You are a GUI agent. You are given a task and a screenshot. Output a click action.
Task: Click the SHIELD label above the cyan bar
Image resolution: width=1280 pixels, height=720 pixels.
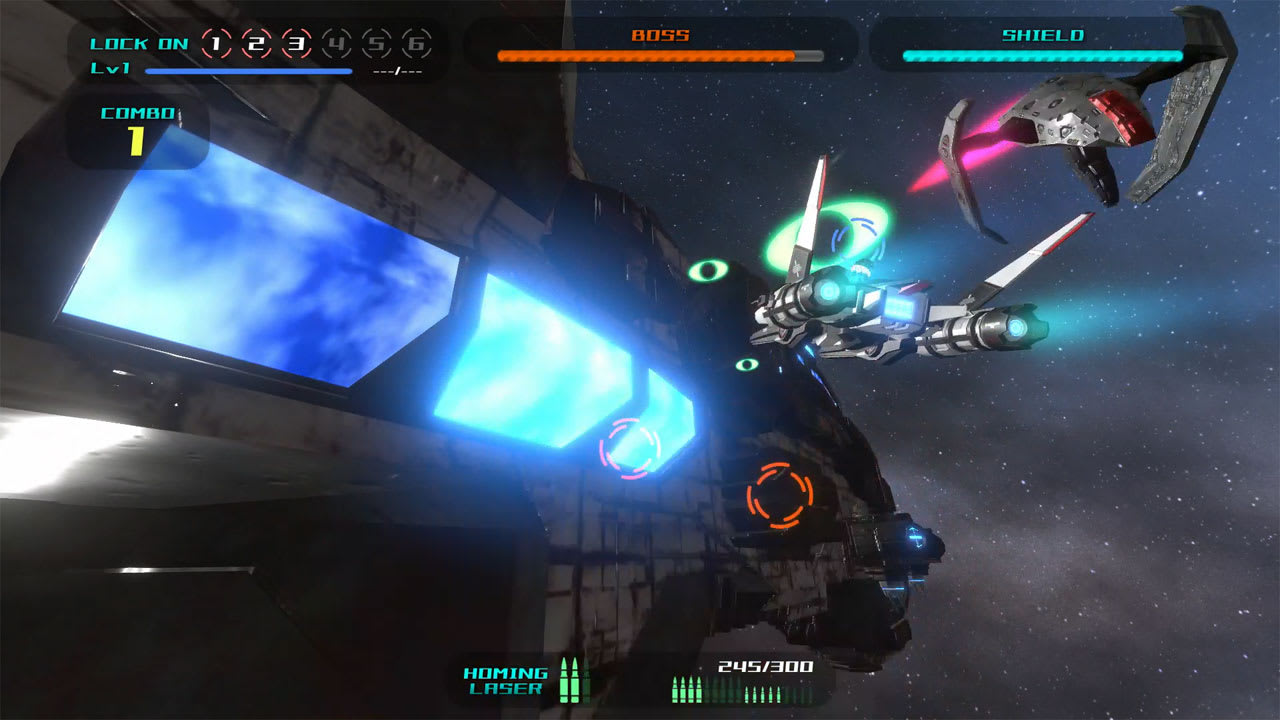(1042, 33)
